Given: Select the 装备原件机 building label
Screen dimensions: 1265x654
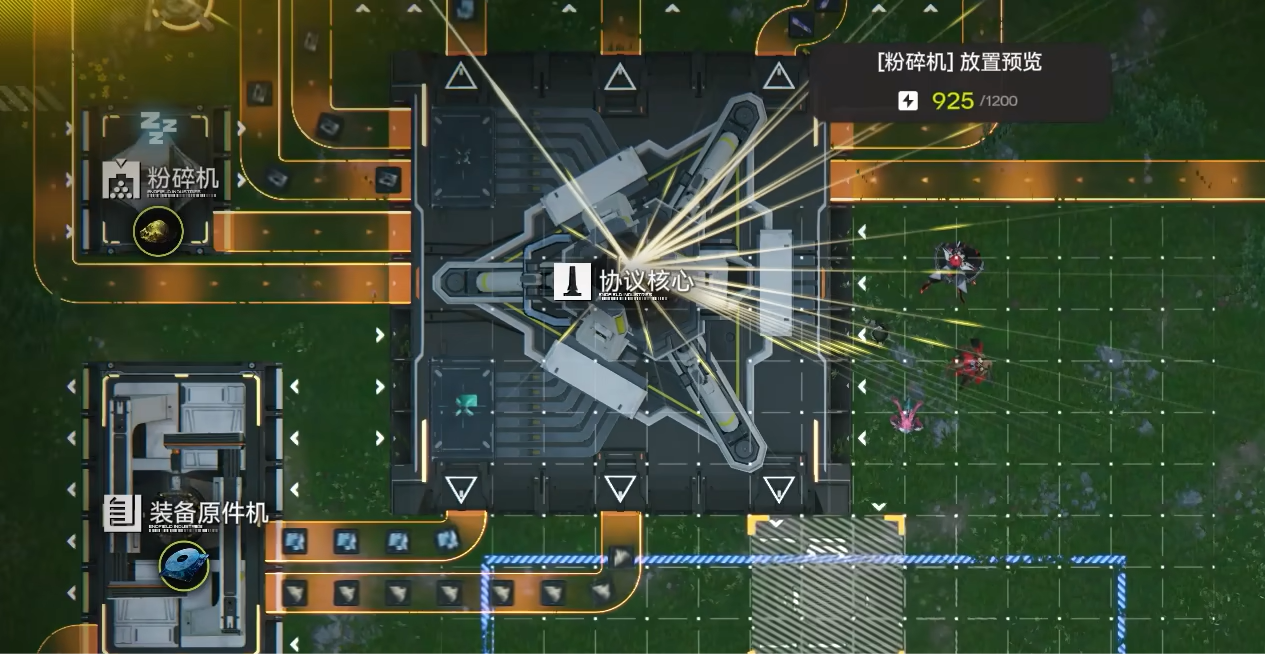Looking at the screenshot, I should click(x=207, y=513).
